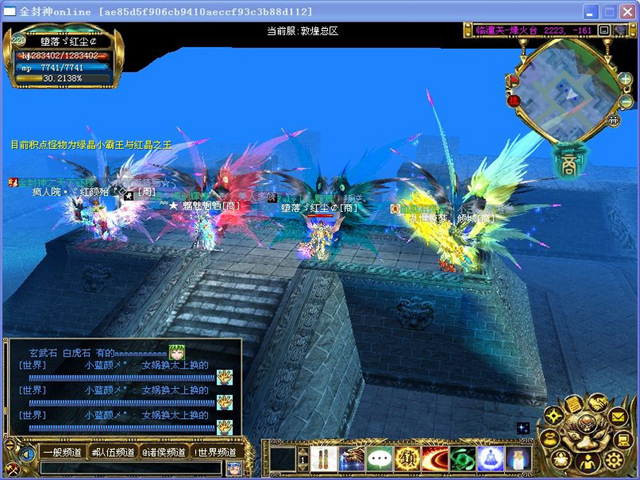Close the game window
The height and width of the screenshot is (480, 640).
625,12
